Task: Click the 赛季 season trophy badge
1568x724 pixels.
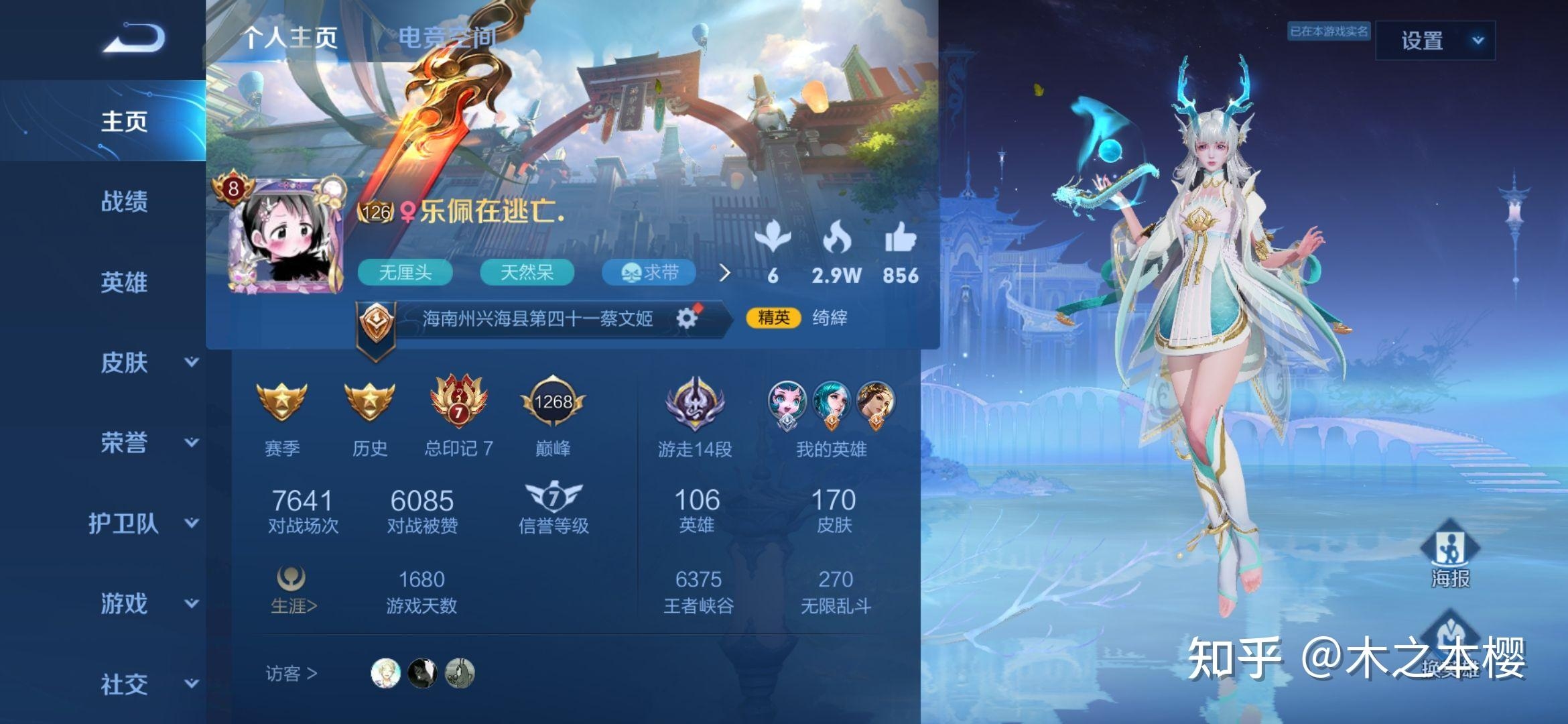Action: pyautogui.click(x=284, y=402)
